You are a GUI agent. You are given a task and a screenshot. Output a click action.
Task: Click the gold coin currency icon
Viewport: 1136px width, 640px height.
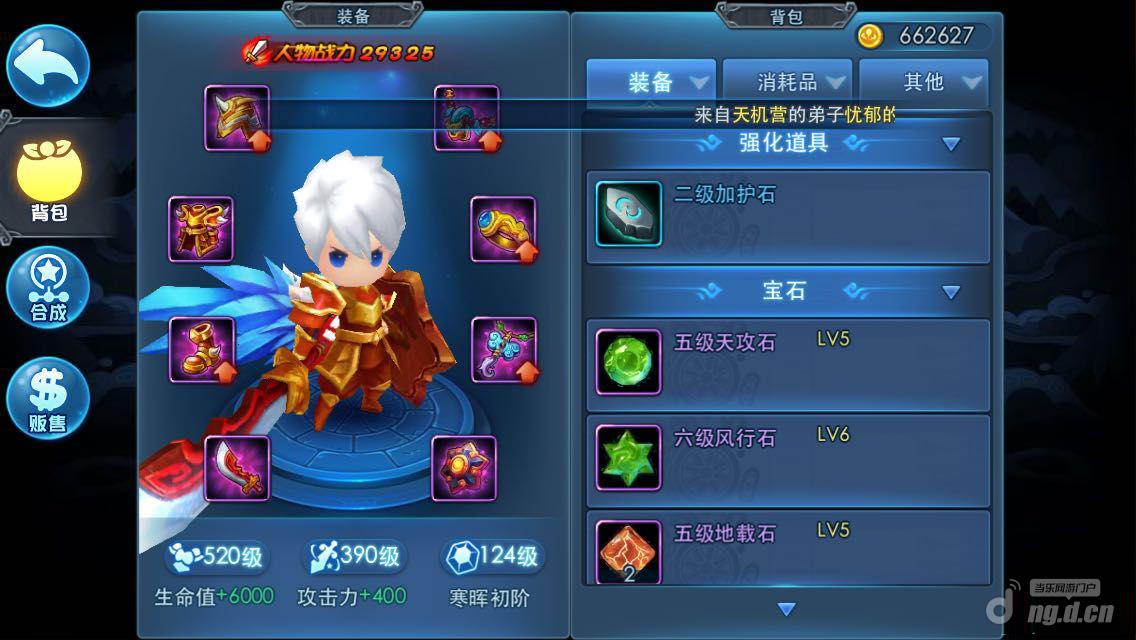point(870,36)
